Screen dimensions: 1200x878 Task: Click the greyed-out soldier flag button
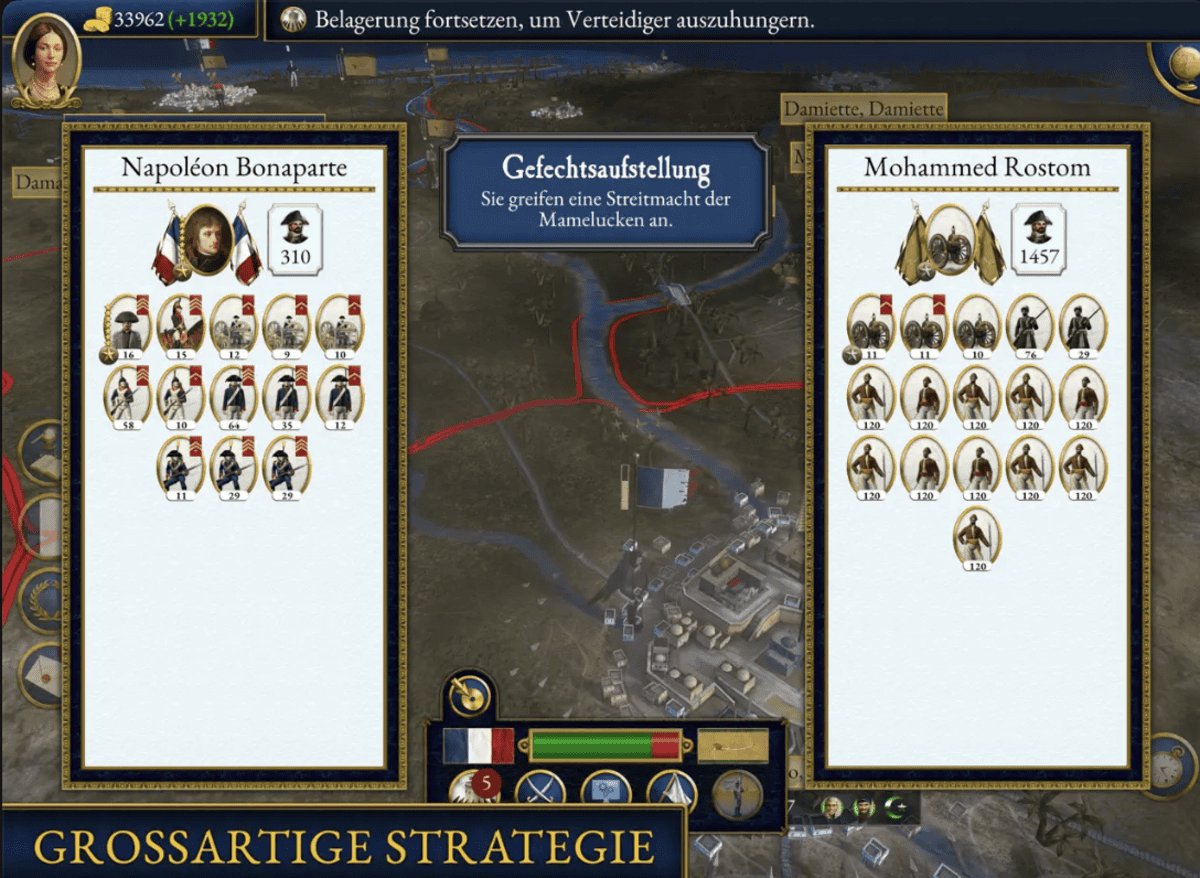[x=737, y=793]
